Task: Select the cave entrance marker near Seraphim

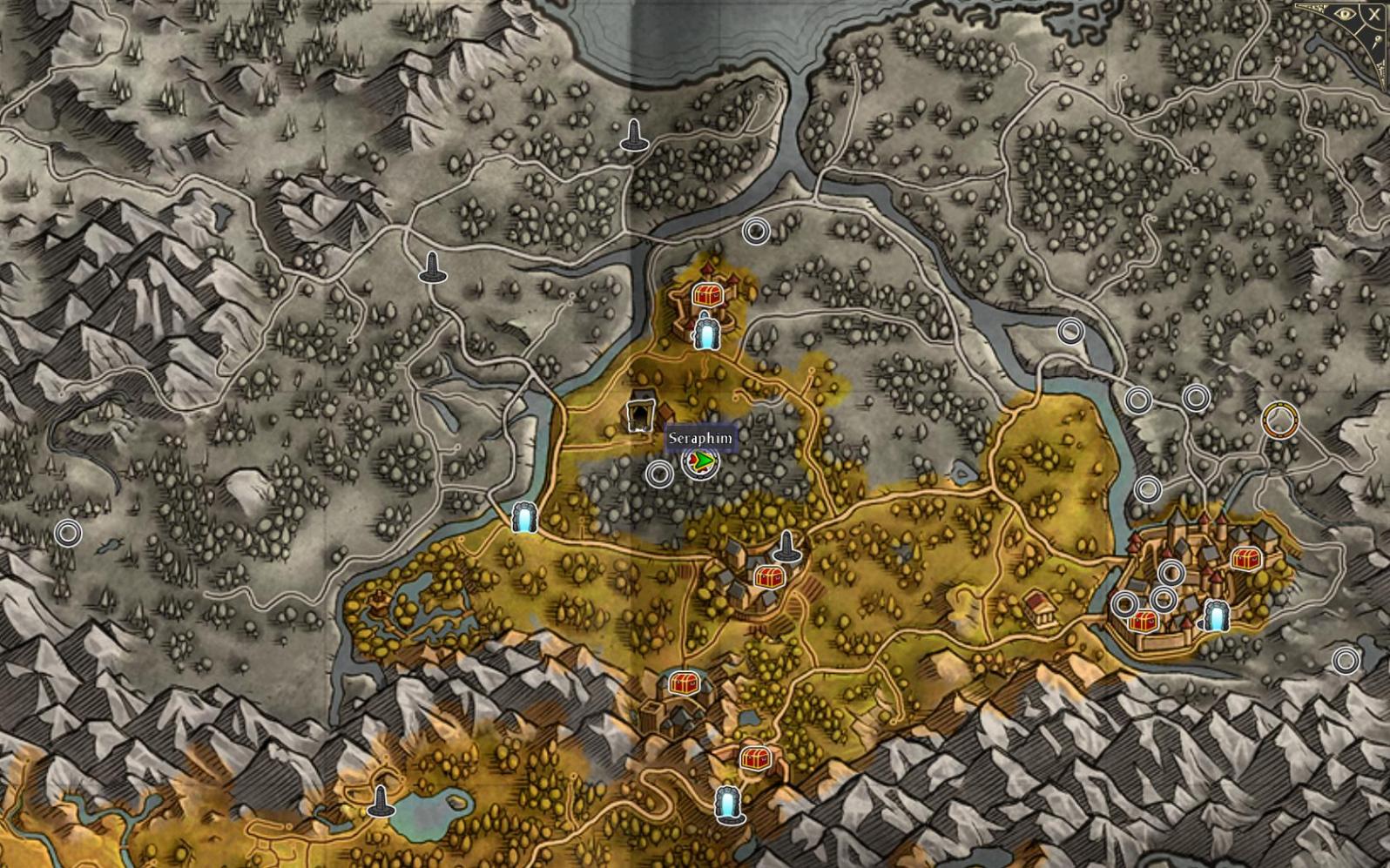Action: pos(641,414)
